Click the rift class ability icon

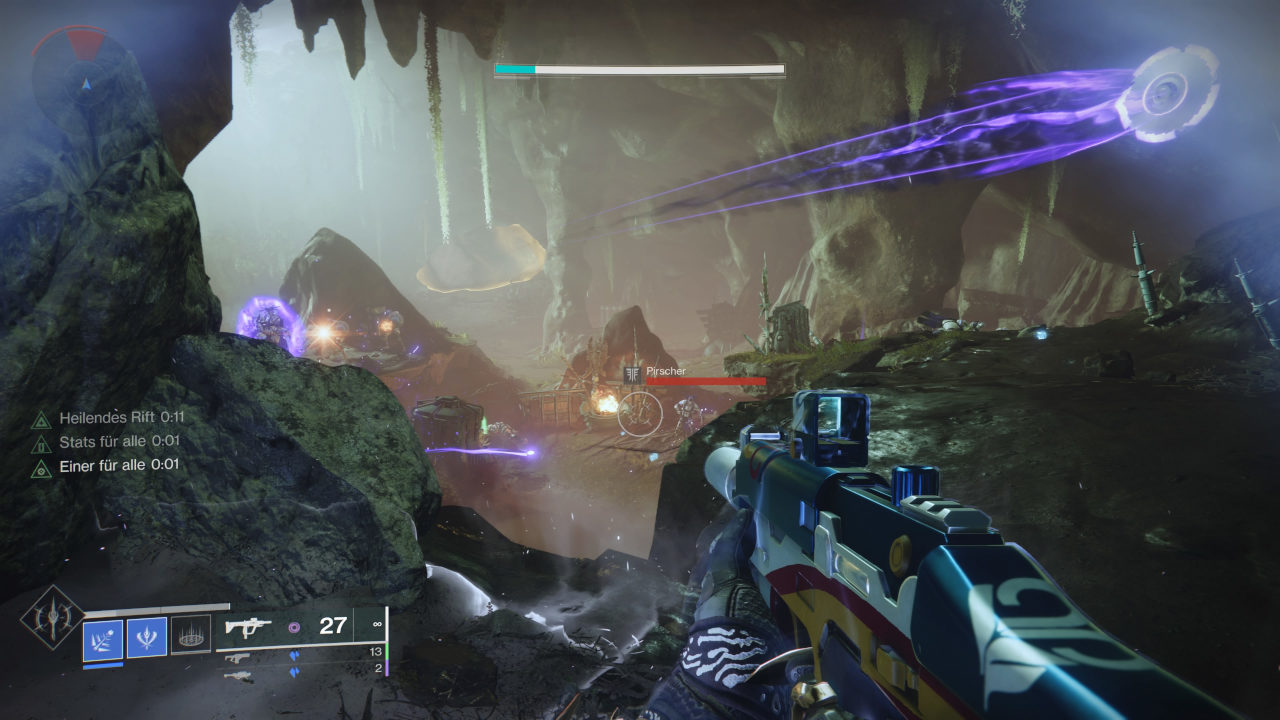point(191,635)
